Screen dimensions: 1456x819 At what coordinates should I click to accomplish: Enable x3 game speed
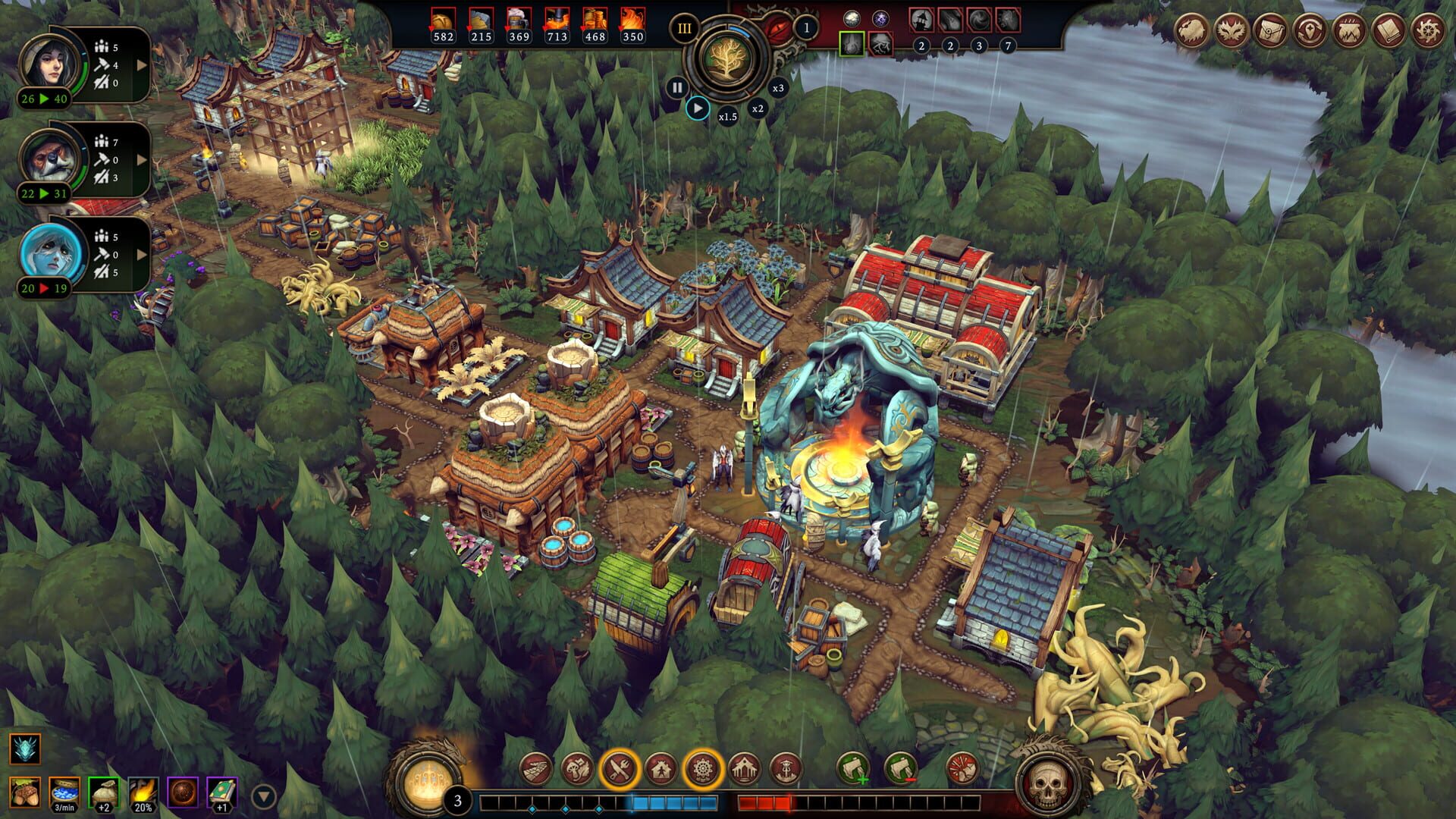coord(778,88)
